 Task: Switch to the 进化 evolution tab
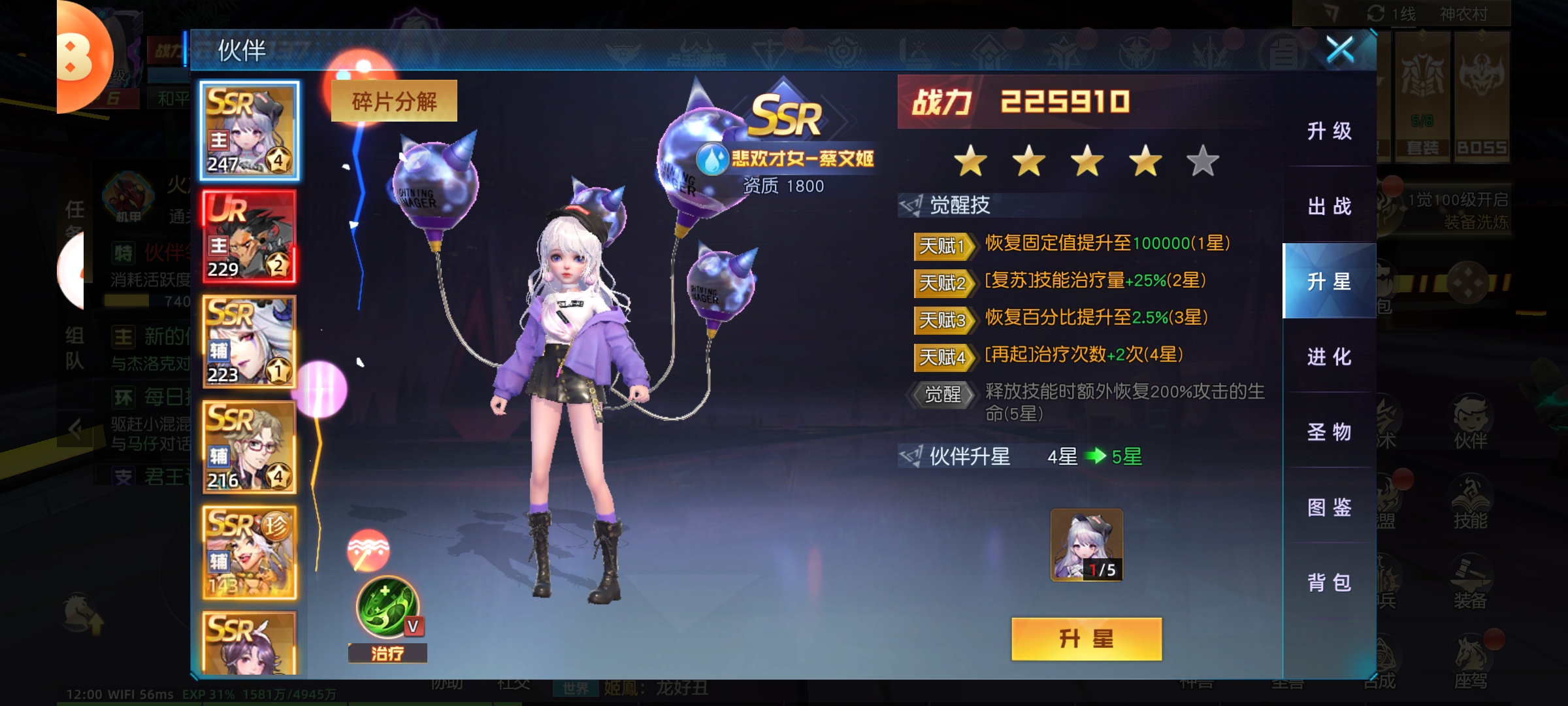pyautogui.click(x=1329, y=357)
